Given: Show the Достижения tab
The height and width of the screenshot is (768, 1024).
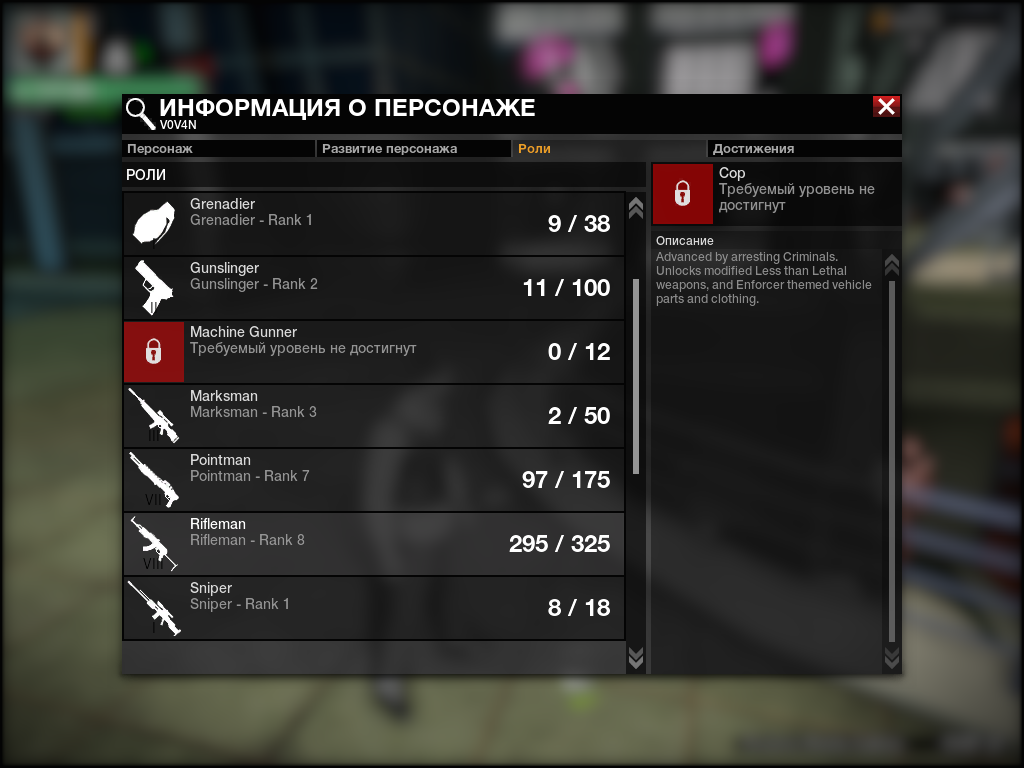Looking at the screenshot, I should [804, 149].
